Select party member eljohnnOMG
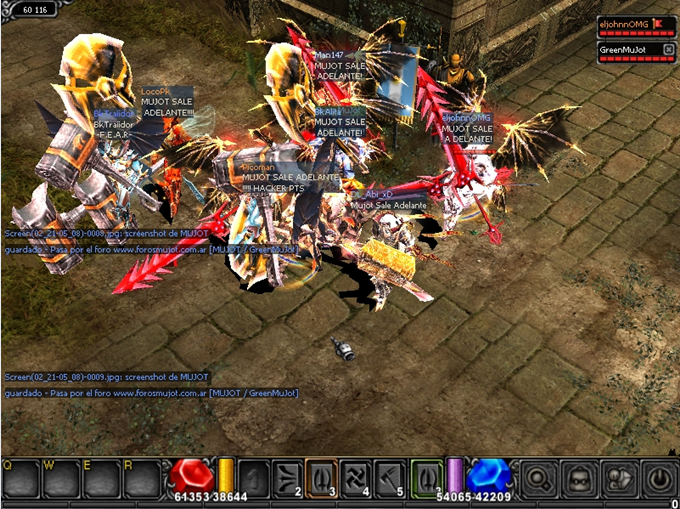 click(x=624, y=23)
